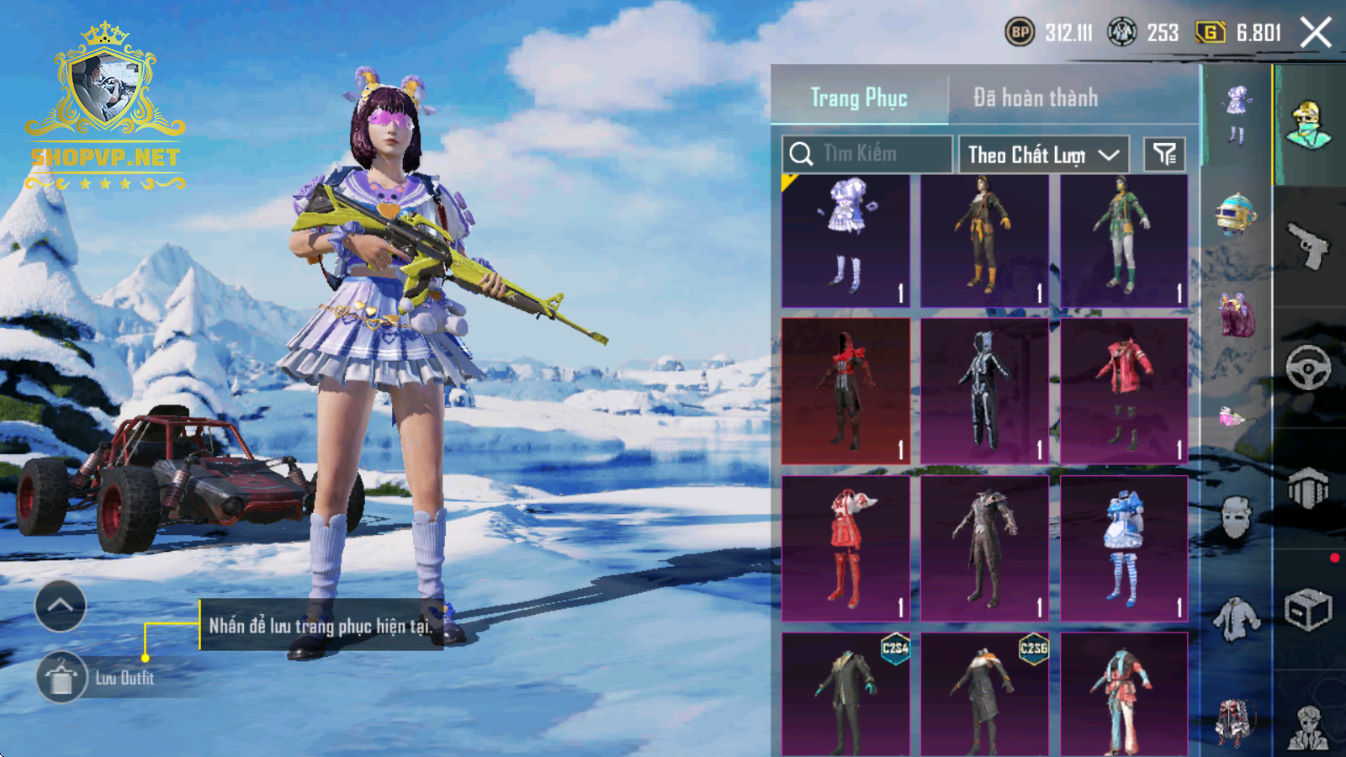Select the red hooded outfit on red background

[x=846, y=391]
